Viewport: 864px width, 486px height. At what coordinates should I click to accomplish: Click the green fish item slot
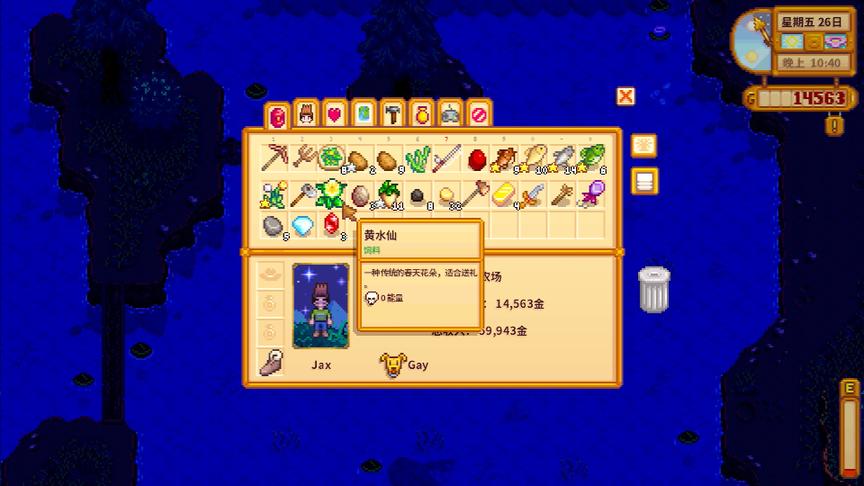592,159
